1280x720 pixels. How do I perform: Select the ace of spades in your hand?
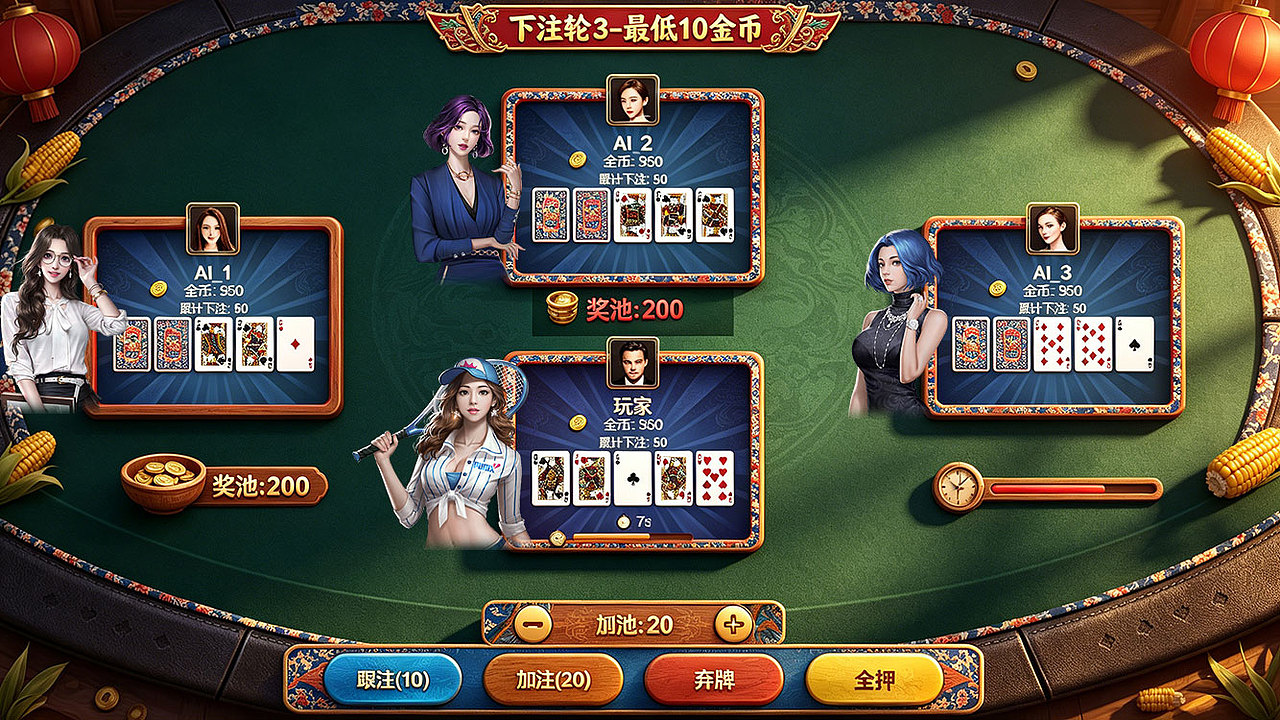(x=631, y=478)
